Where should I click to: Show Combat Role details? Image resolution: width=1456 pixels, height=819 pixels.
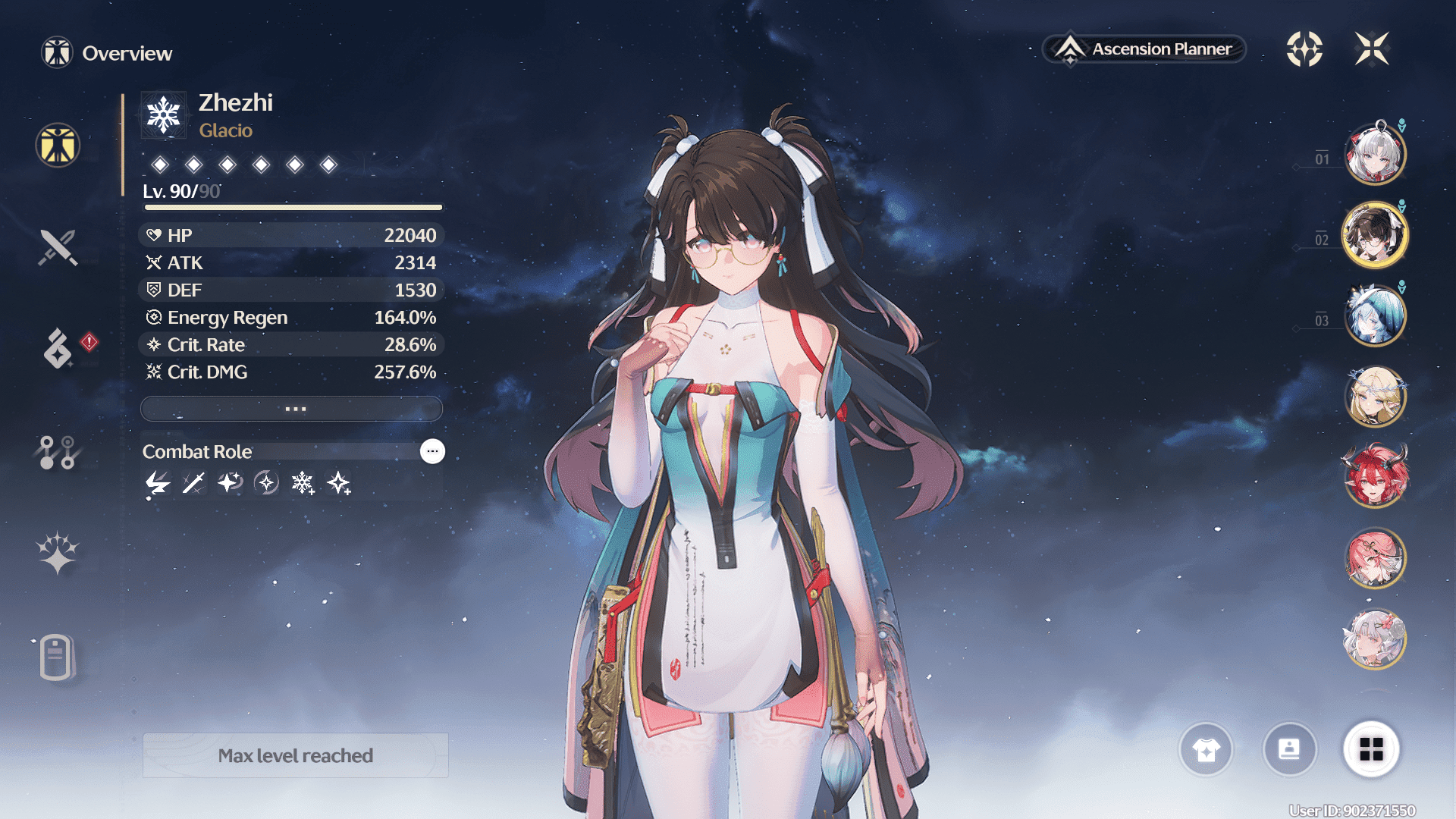432,451
